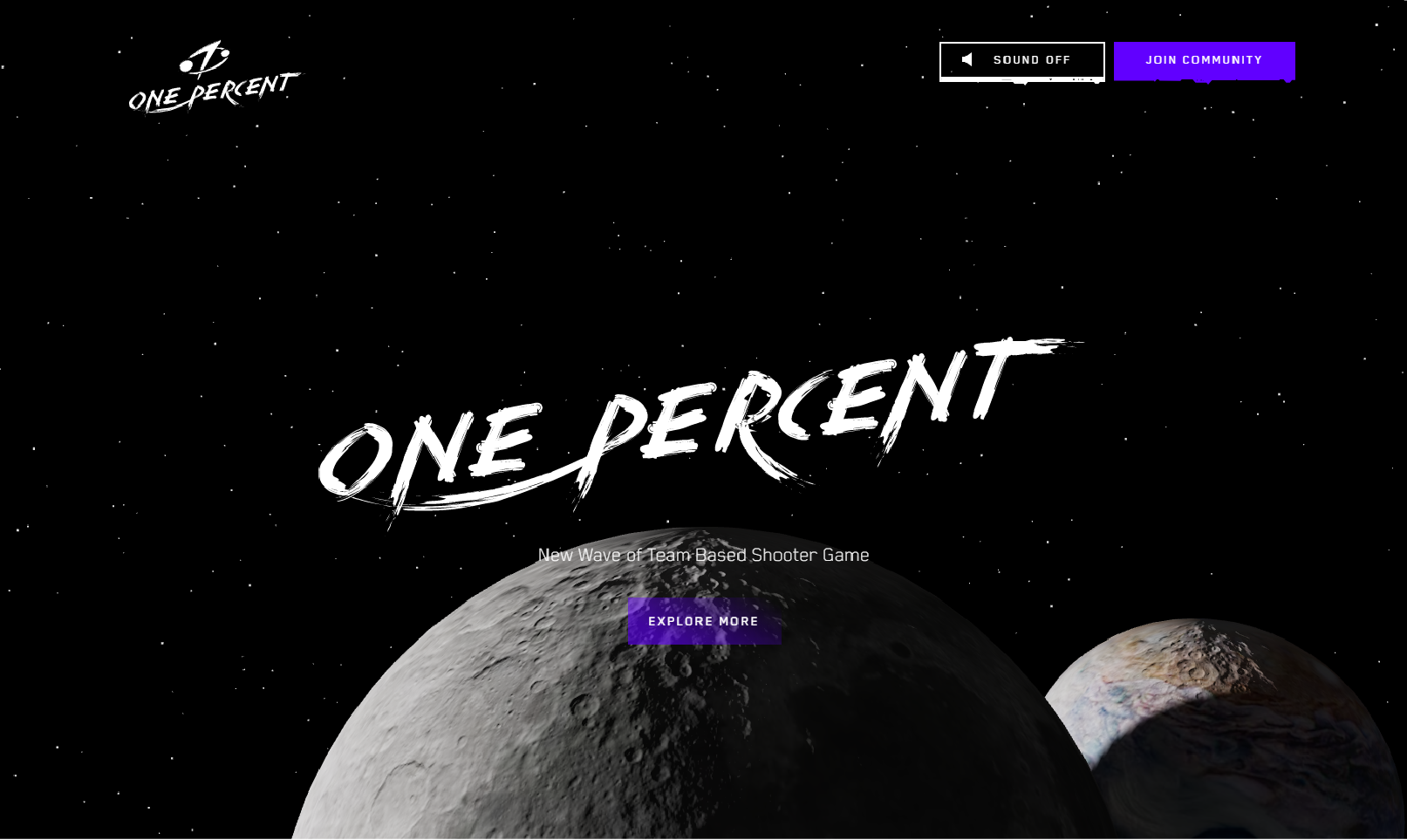Screen dimensions: 1407x840
Task: Select the speaker icon inside Sound Off button
Action: (969, 59)
